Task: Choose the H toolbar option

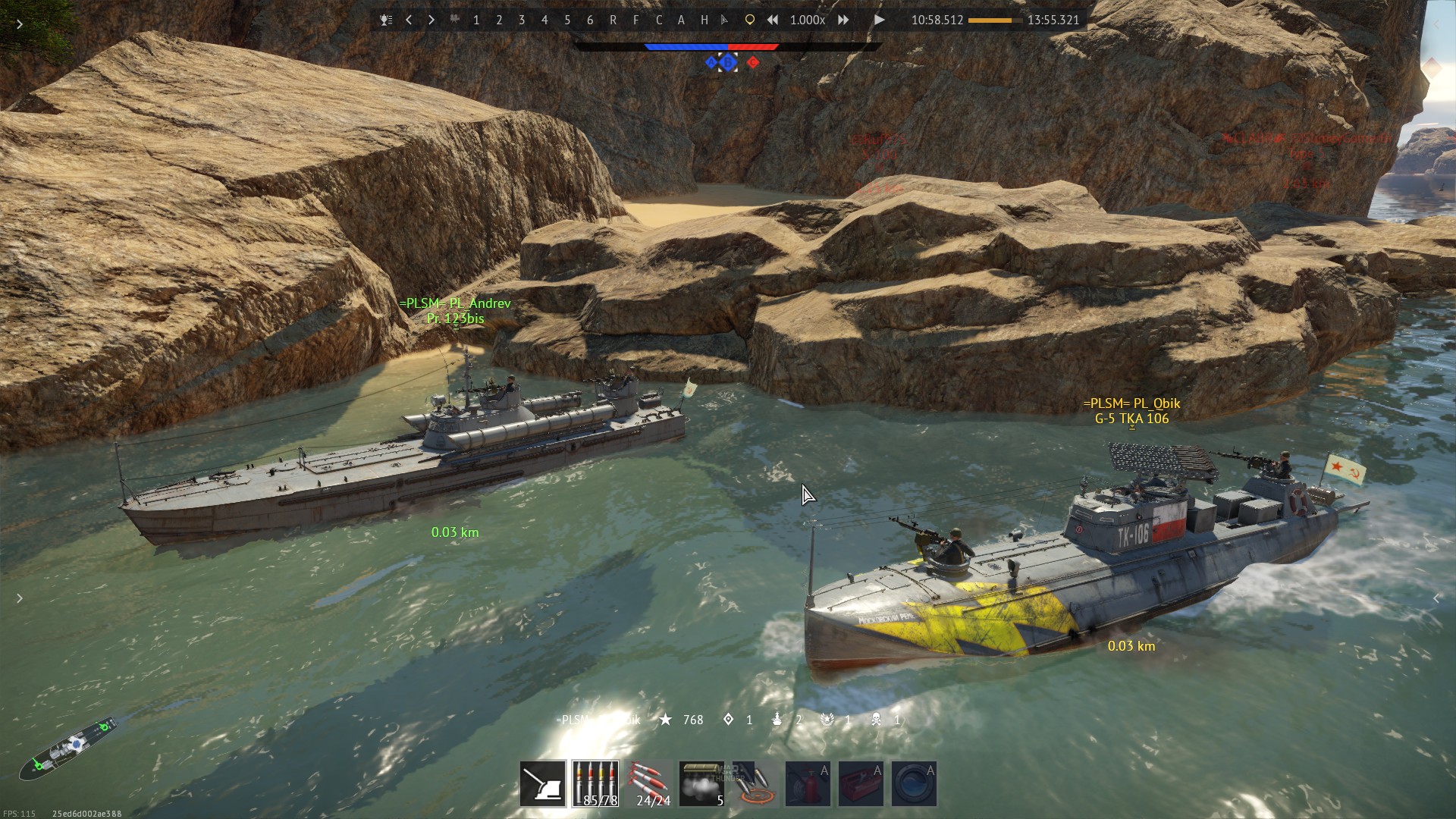Action: tap(704, 20)
